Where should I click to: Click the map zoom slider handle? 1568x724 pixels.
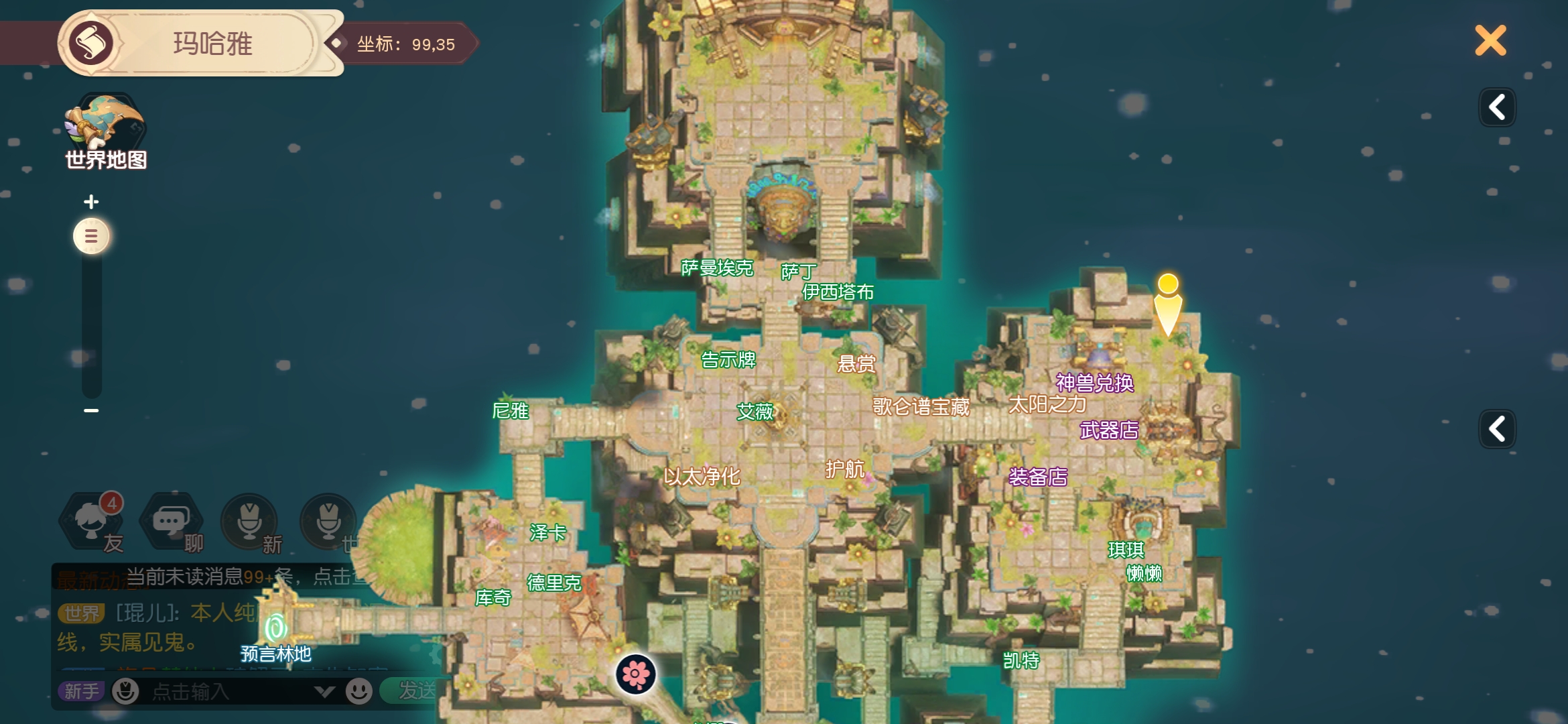coord(91,236)
